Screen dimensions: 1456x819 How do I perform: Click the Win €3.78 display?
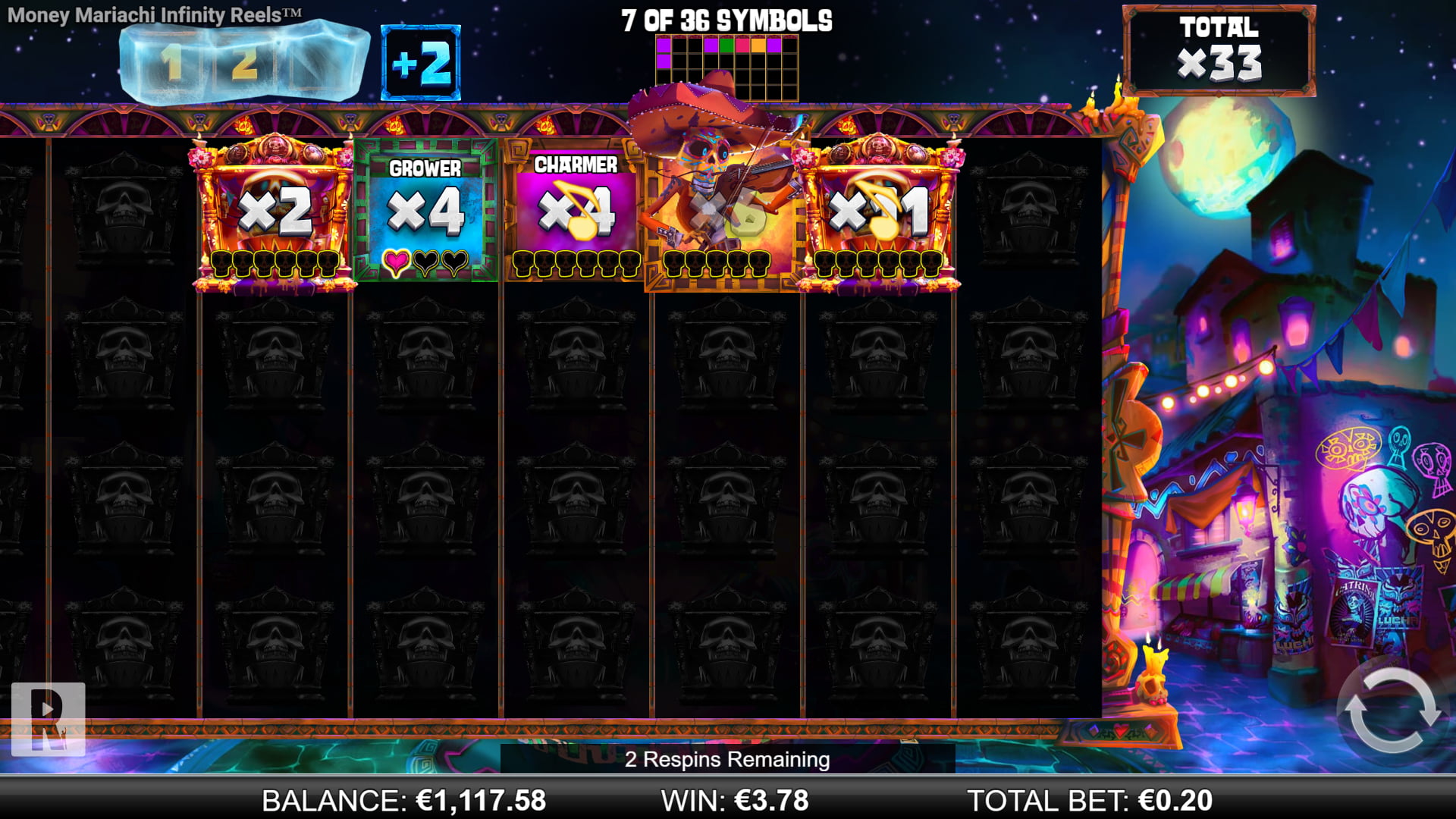tap(734, 799)
